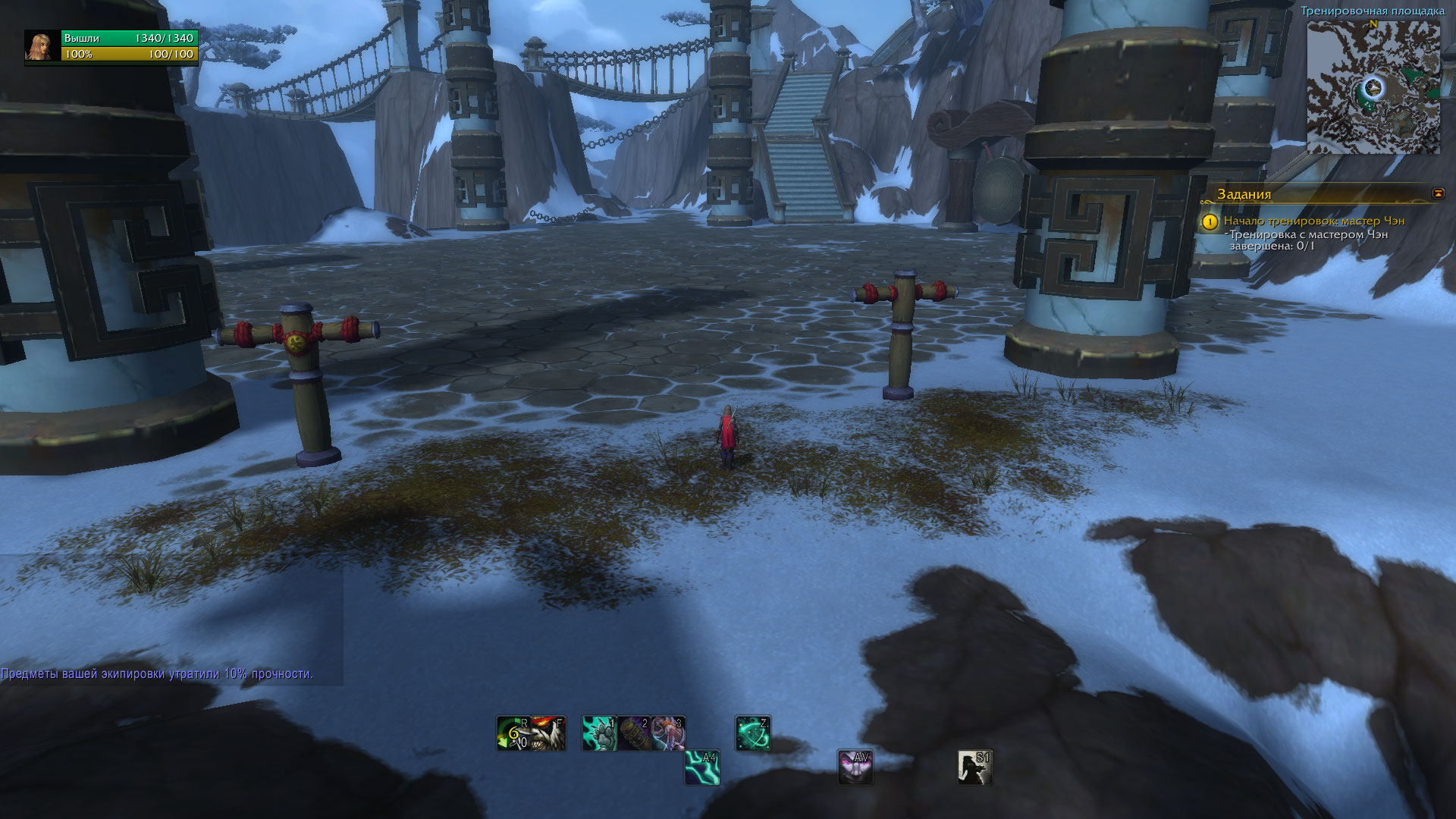
Task: Click the character portrait in the unit frame
Action: [42, 46]
